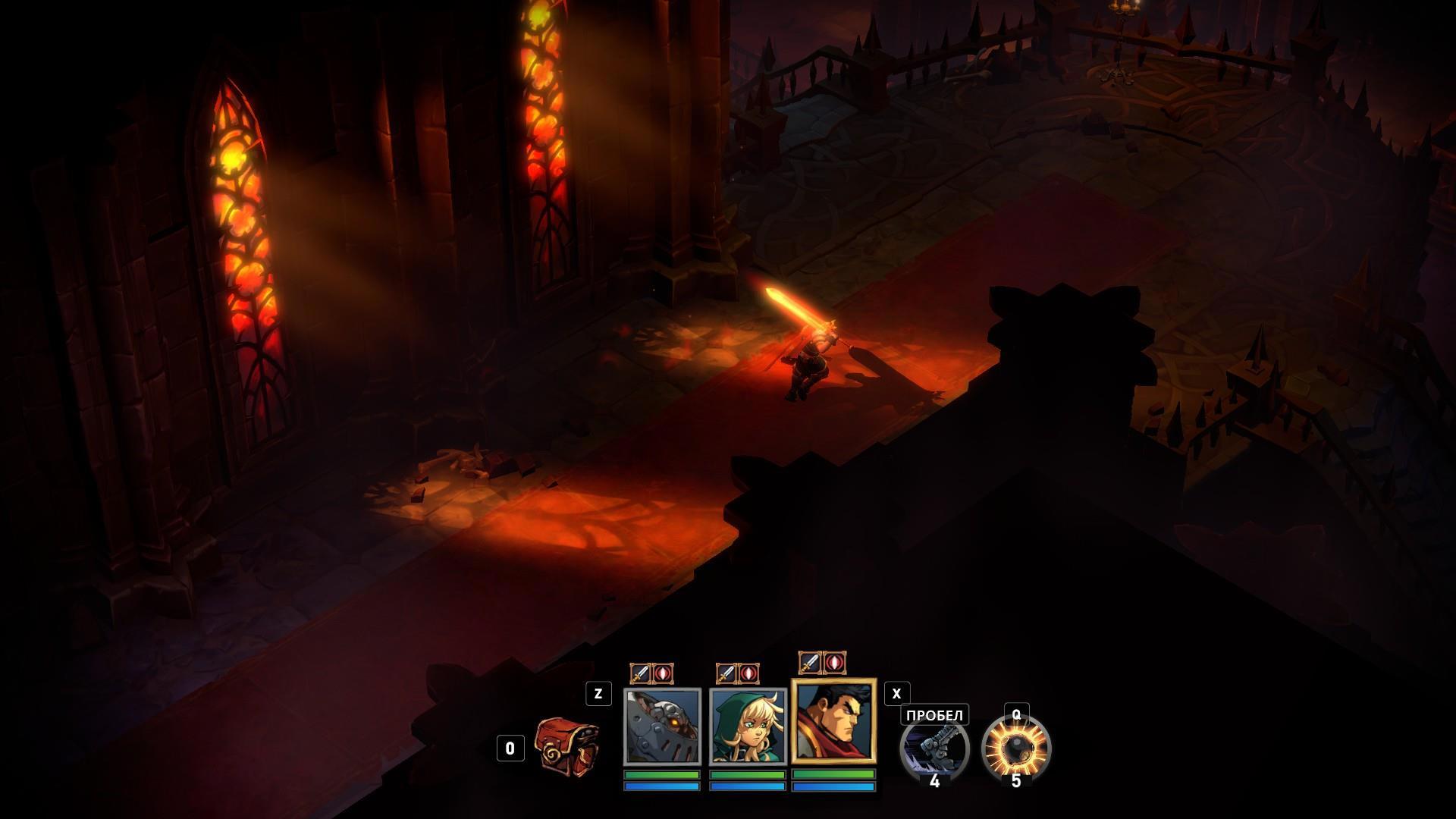Click the sword icon above the golem portrait
Viewport: 1456px width, 819px height.
(641, 673)
